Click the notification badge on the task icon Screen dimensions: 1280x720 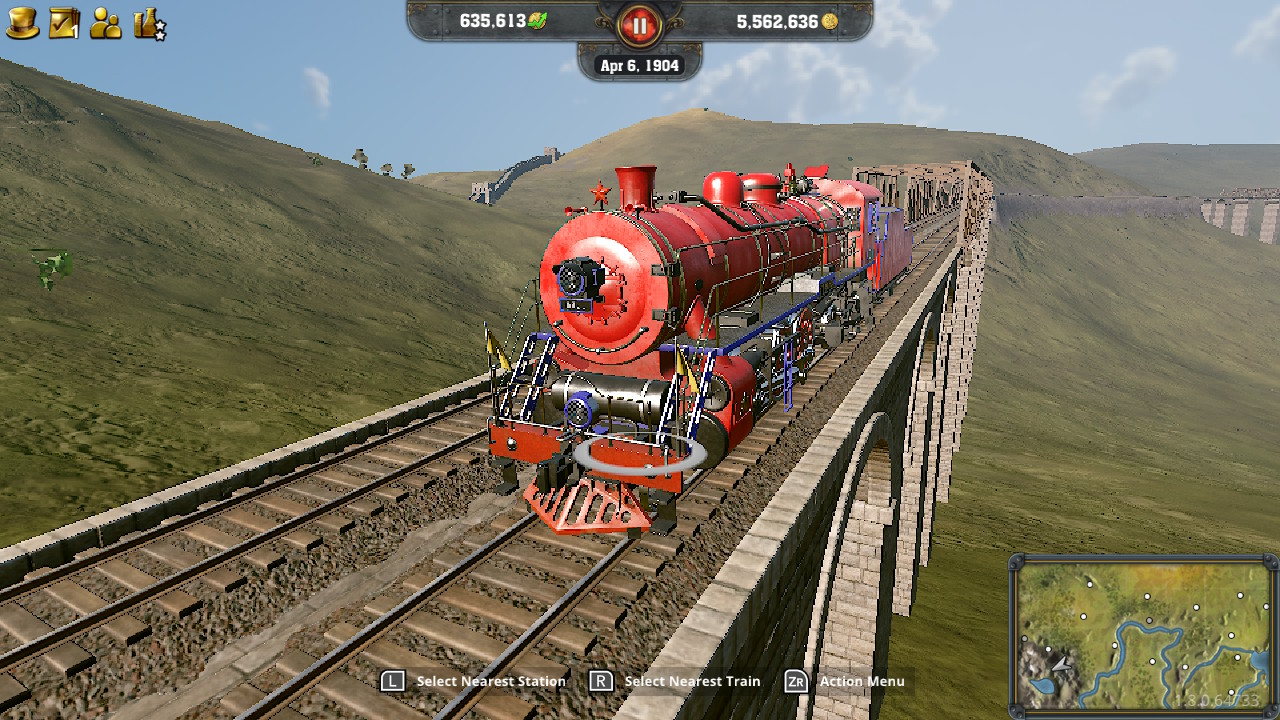click(74, 30)
